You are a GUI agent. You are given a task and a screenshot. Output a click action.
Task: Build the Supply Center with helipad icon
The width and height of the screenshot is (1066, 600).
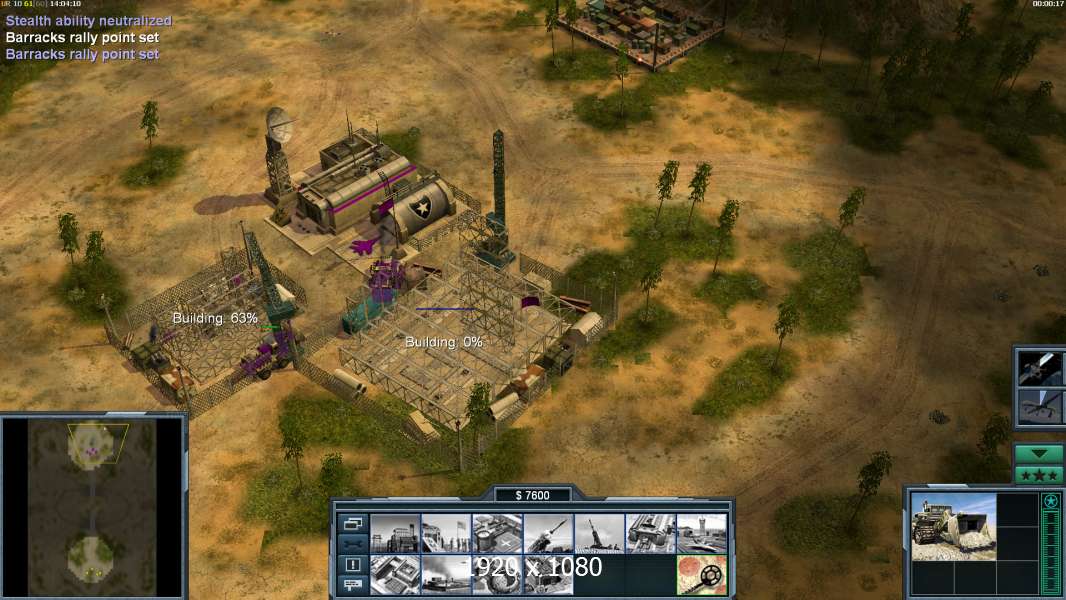point(497,534)
